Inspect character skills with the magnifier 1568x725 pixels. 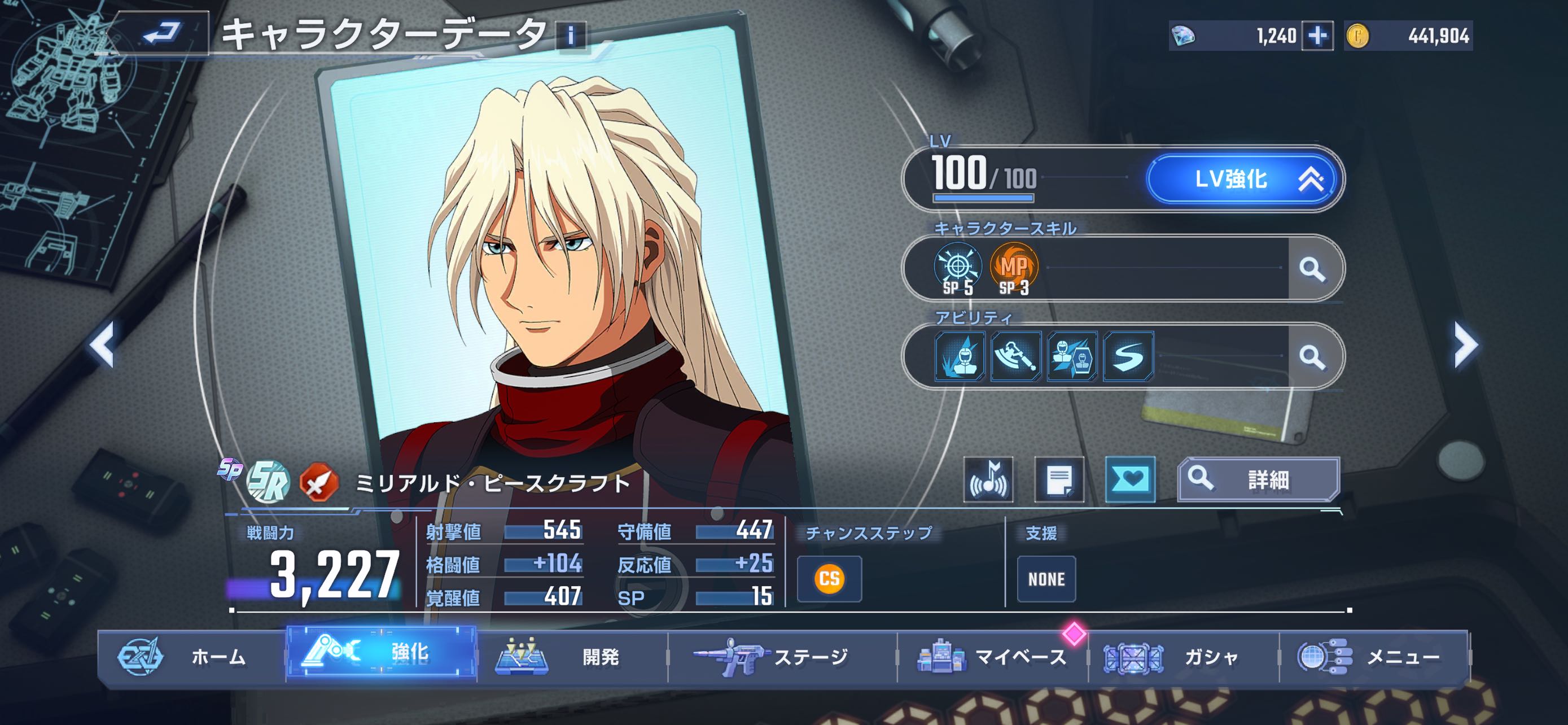tap(1312, 268)
